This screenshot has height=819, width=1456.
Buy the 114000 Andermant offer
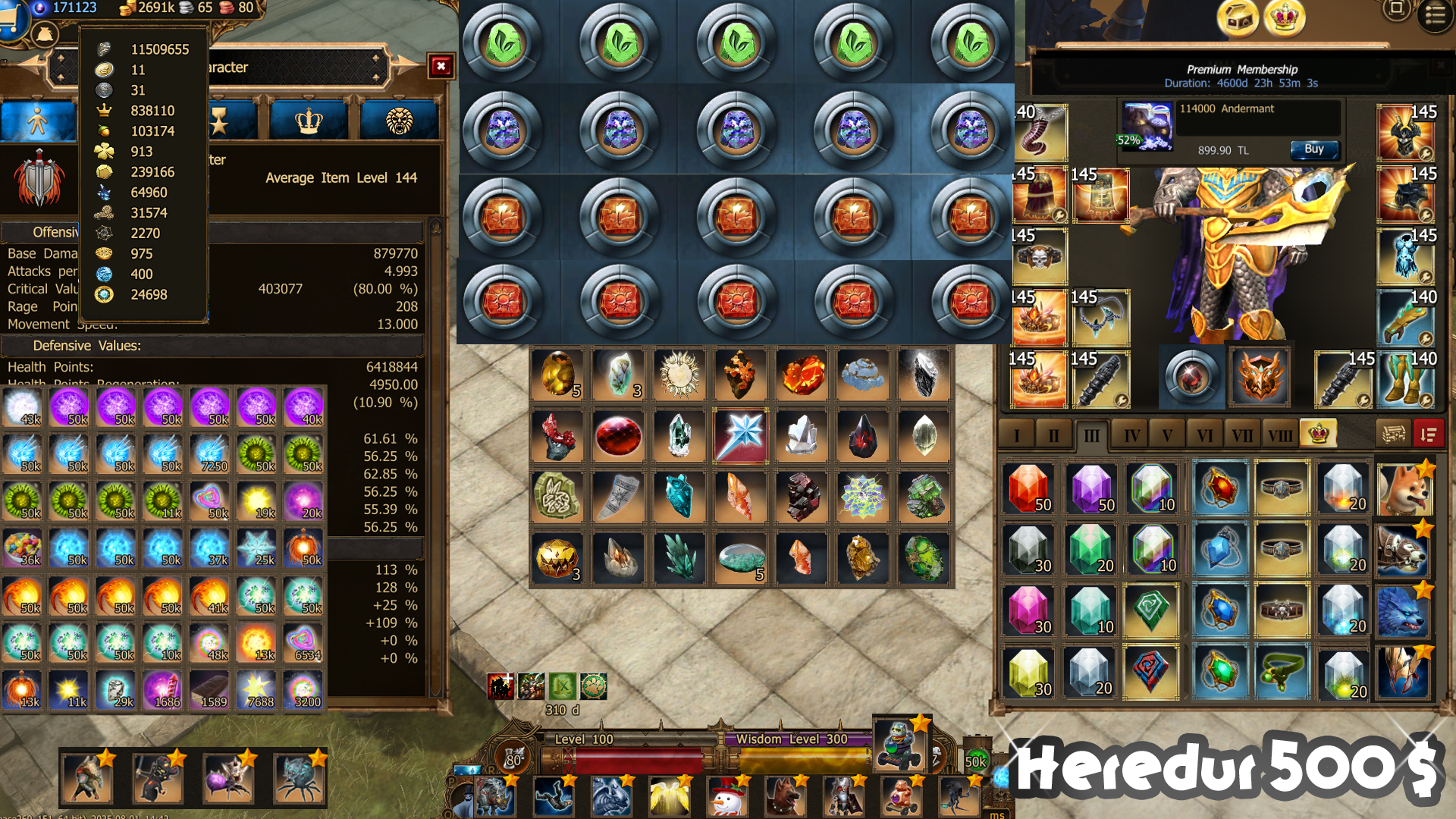1313,149
